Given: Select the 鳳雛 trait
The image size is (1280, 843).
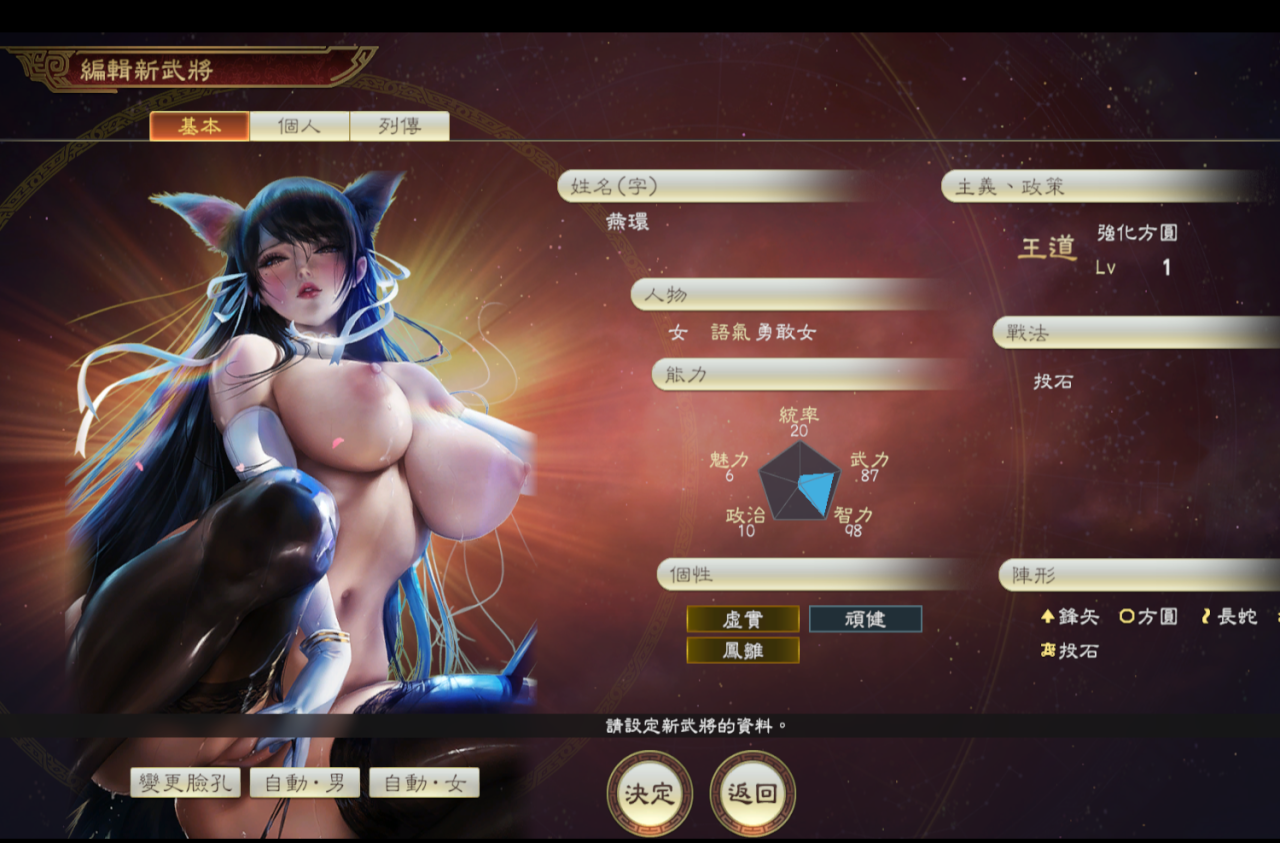Looking at the screenshot, I should click(742, 650).
